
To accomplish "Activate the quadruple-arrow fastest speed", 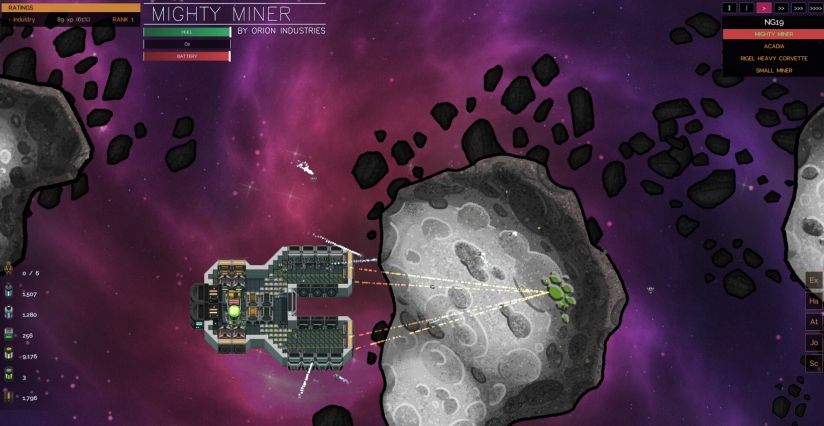I will click(x=815, y=7).
